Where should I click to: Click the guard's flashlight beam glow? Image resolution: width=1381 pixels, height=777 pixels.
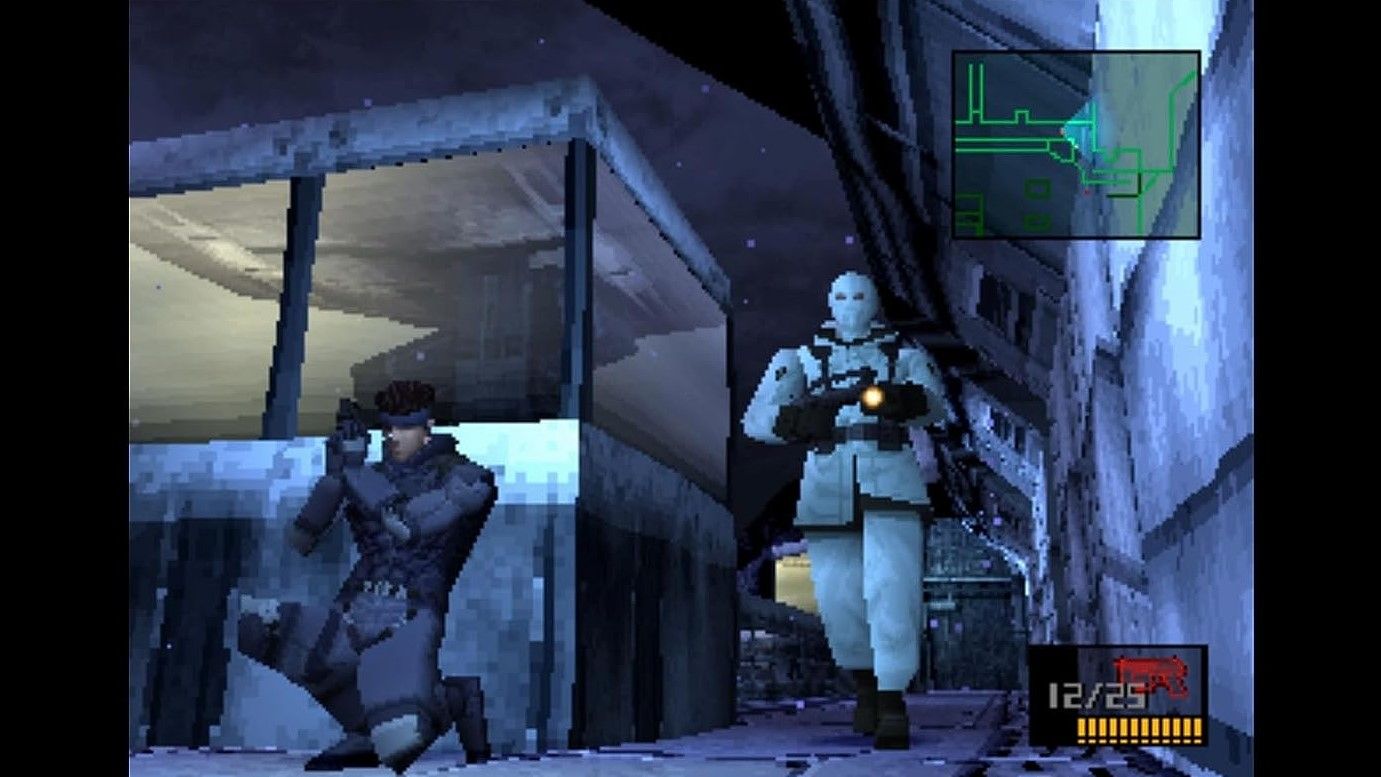[874, 397]
